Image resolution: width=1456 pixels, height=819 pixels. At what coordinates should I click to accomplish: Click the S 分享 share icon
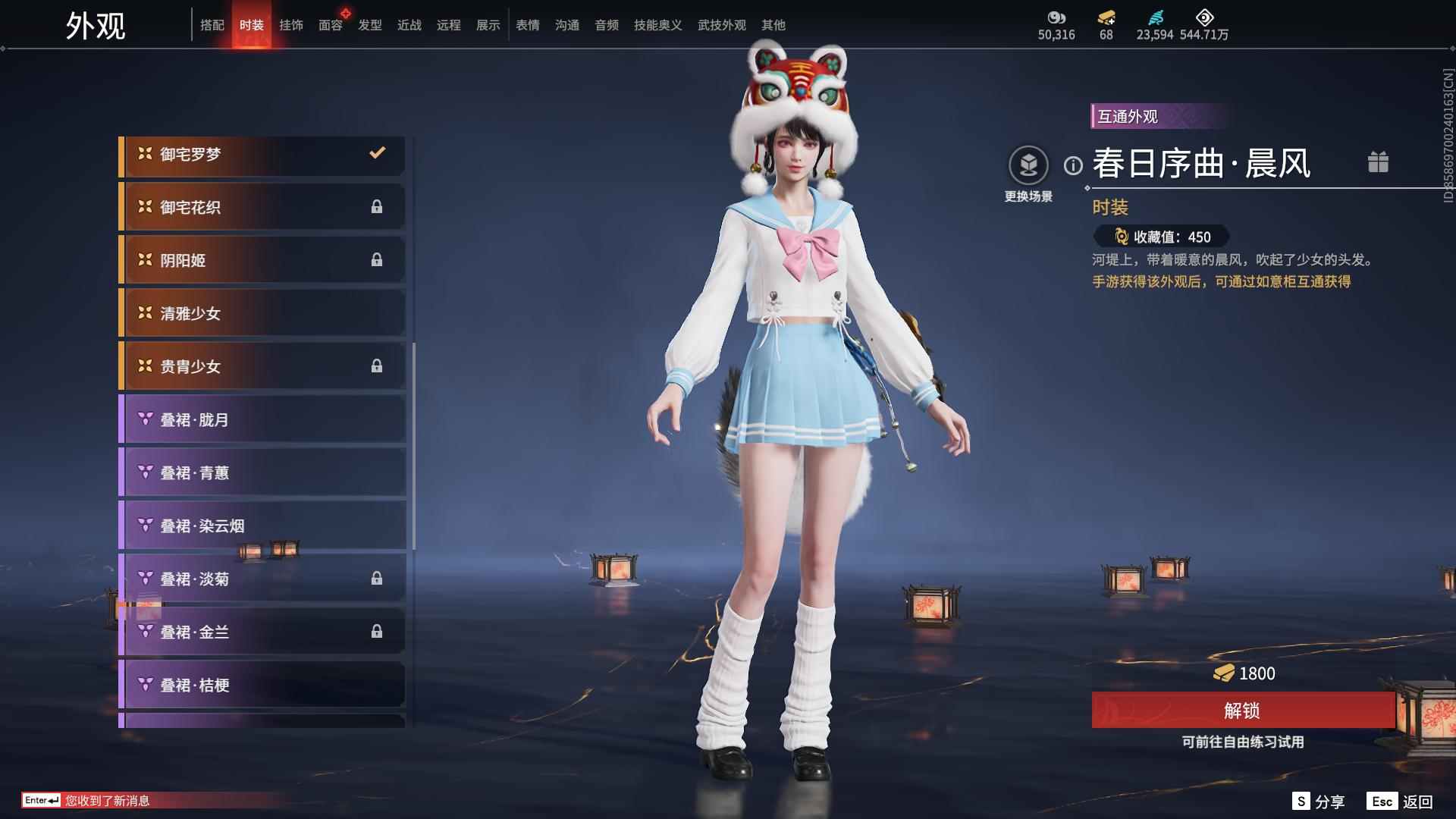[1300, 800]
